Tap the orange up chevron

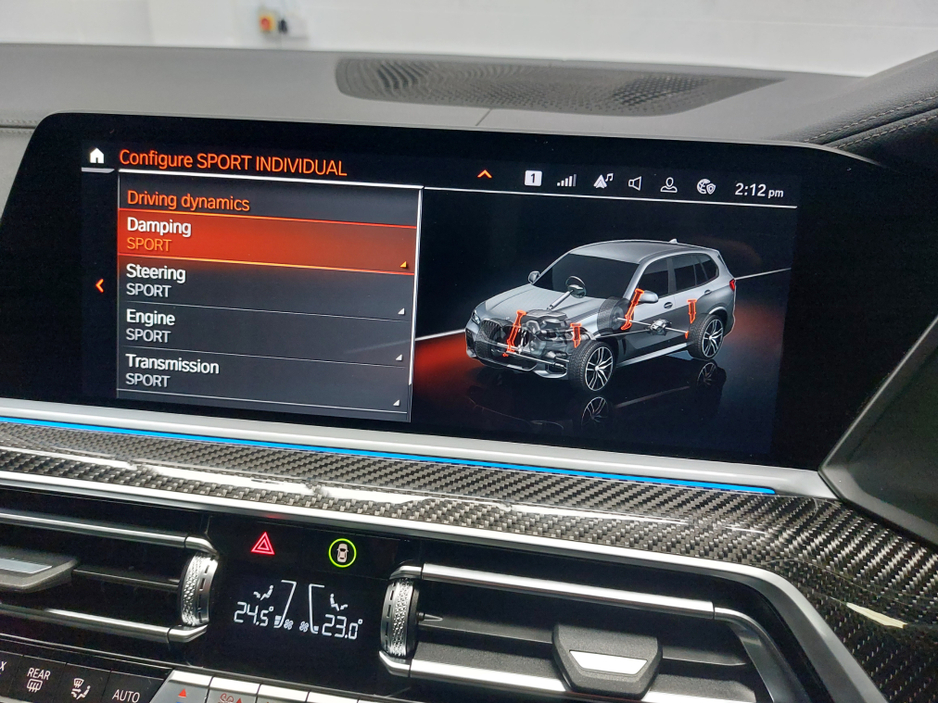pos(485,174)
